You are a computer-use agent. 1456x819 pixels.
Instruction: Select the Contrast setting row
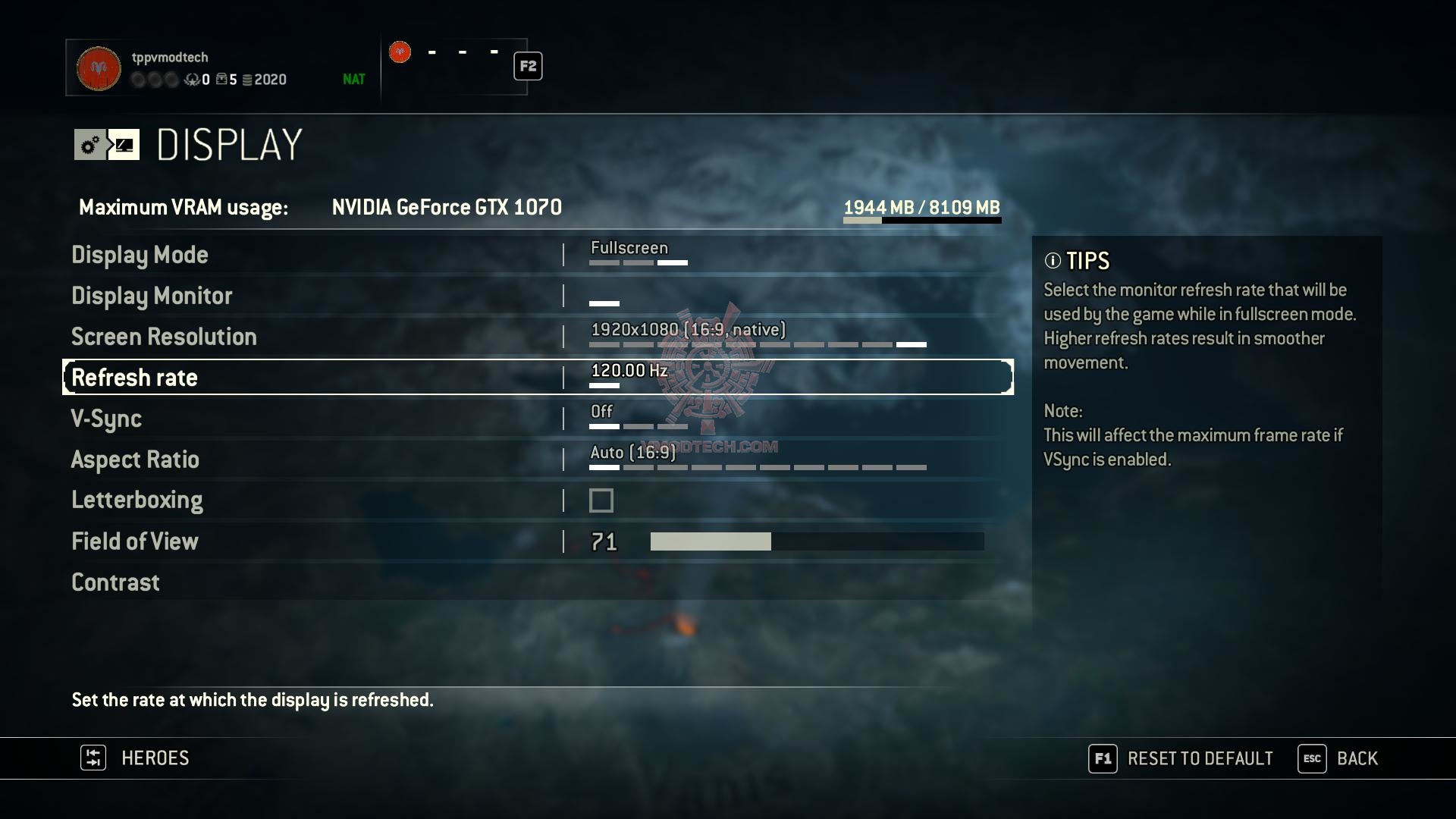click(x=115, y=582)
